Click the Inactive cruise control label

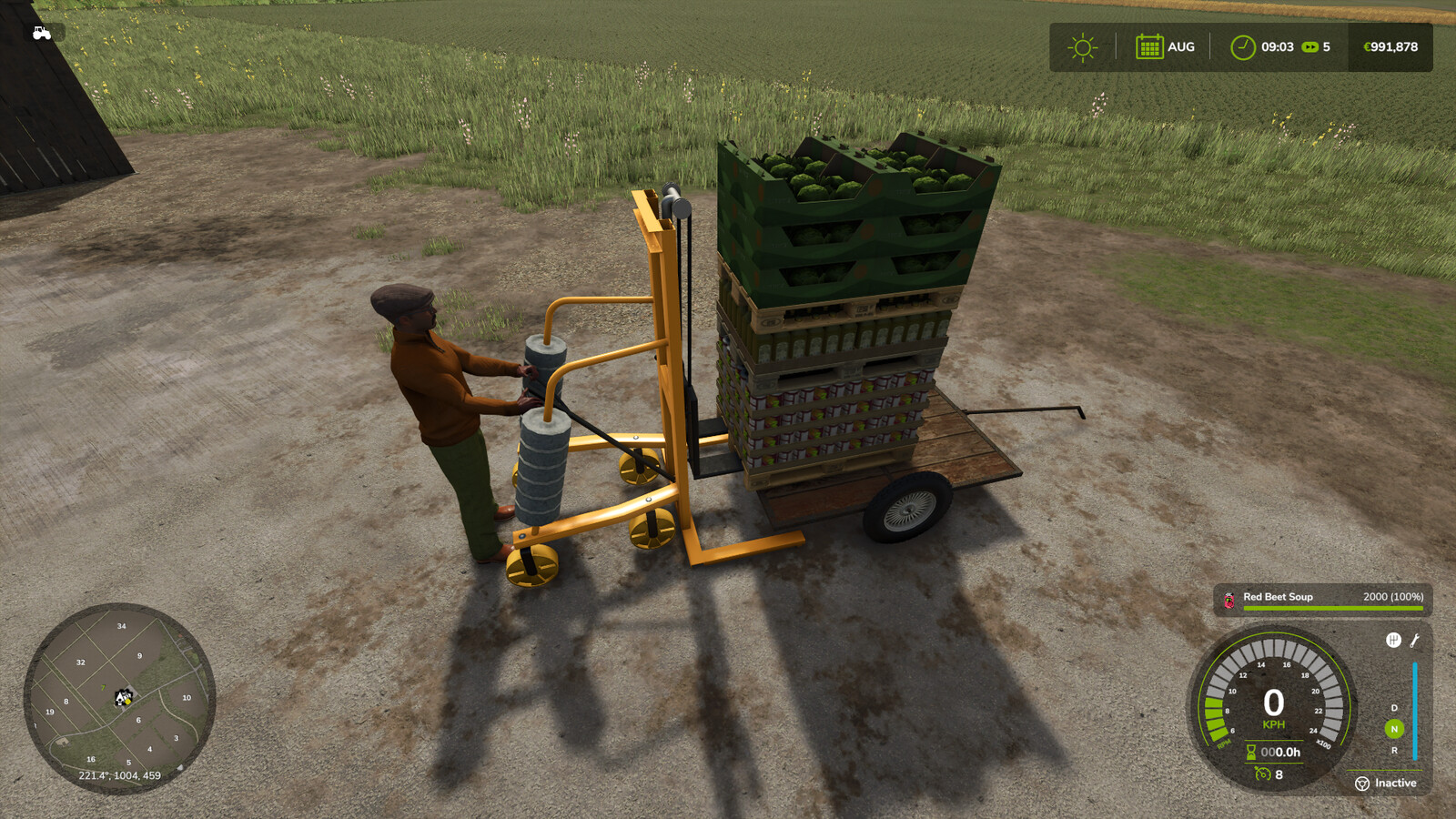[x=1395, y=783]
